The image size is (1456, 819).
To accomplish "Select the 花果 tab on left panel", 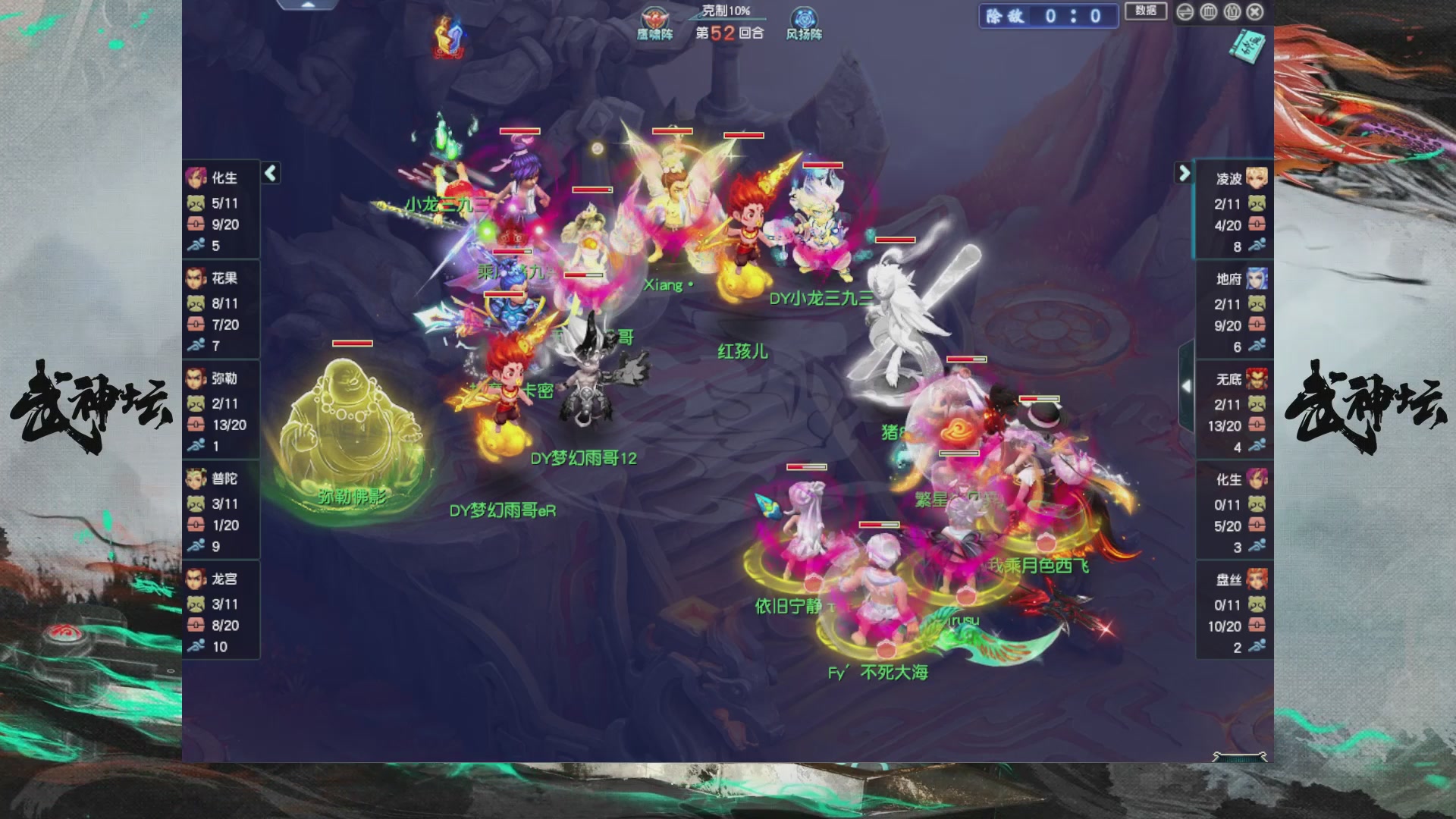I will [x=195, y=277].
